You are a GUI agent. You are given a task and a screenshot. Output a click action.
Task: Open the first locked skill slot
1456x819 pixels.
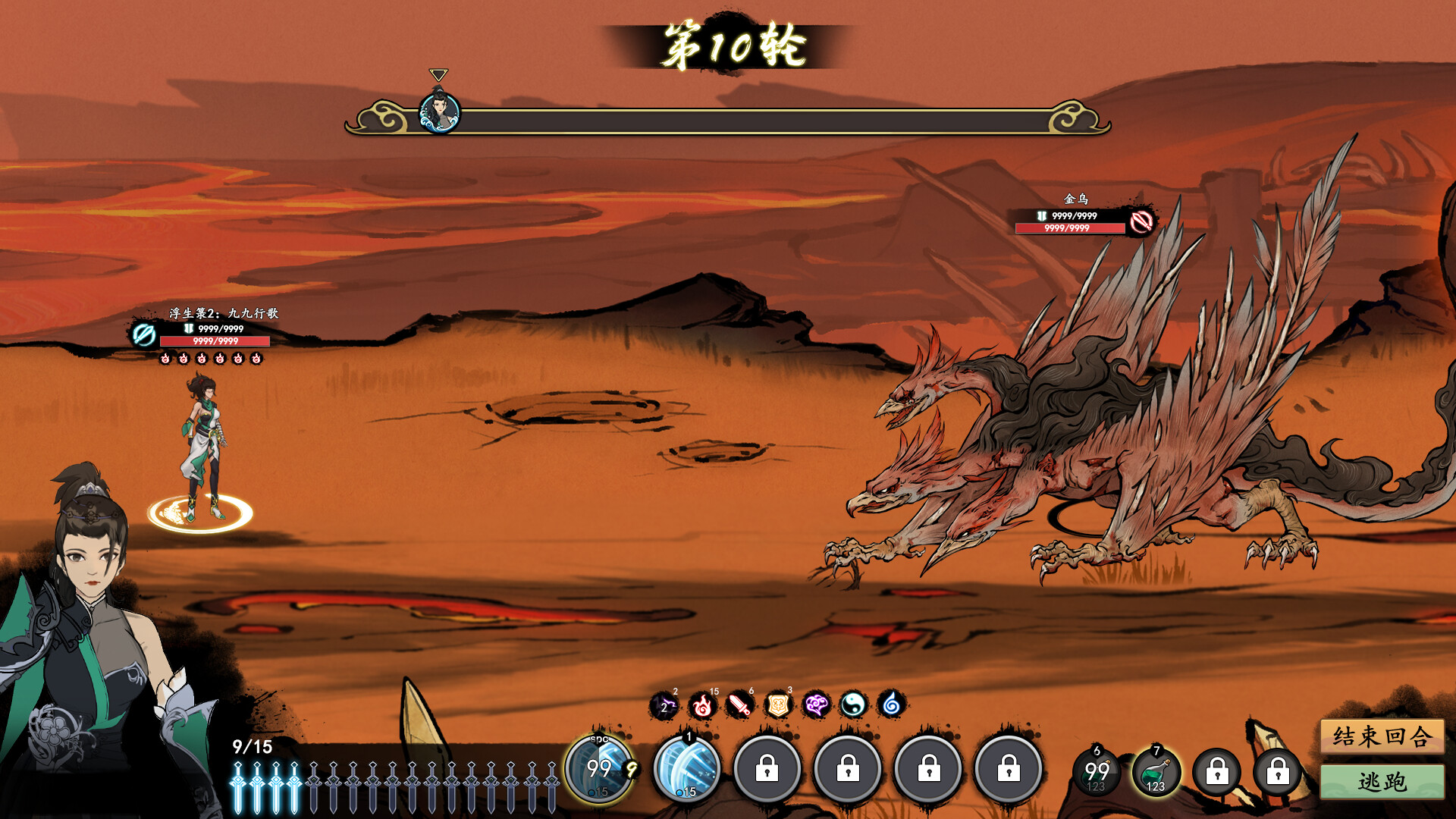tap(767, 769)
